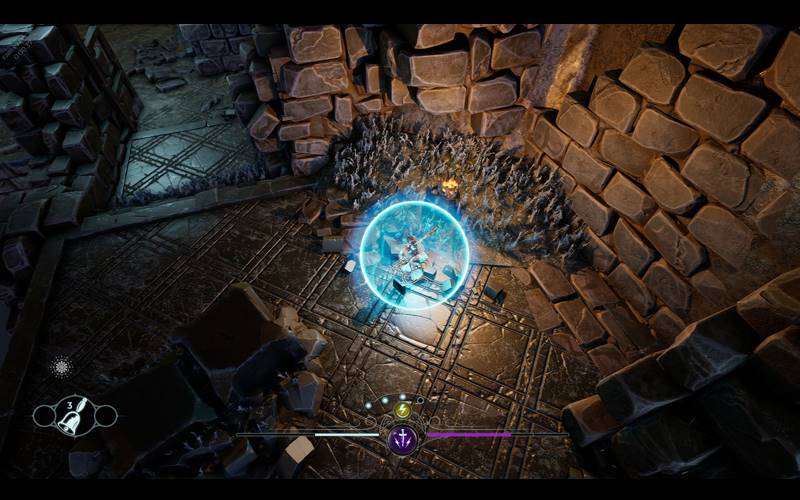Activate the purple sword ability orb
The width and height of the screenshot is (800, 500).
pos(403,438)
